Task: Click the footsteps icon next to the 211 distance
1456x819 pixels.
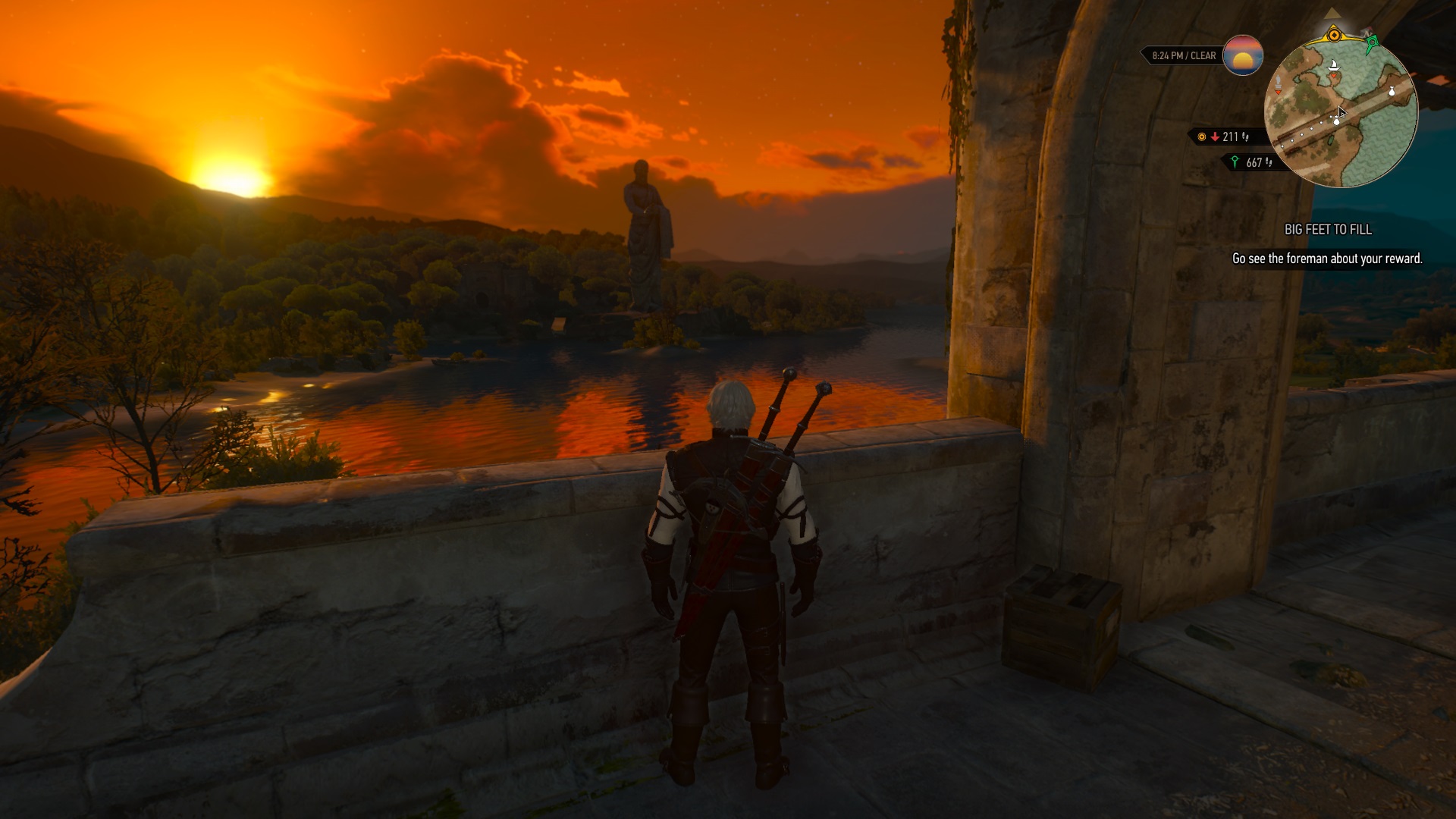Action: (1245, 139)
